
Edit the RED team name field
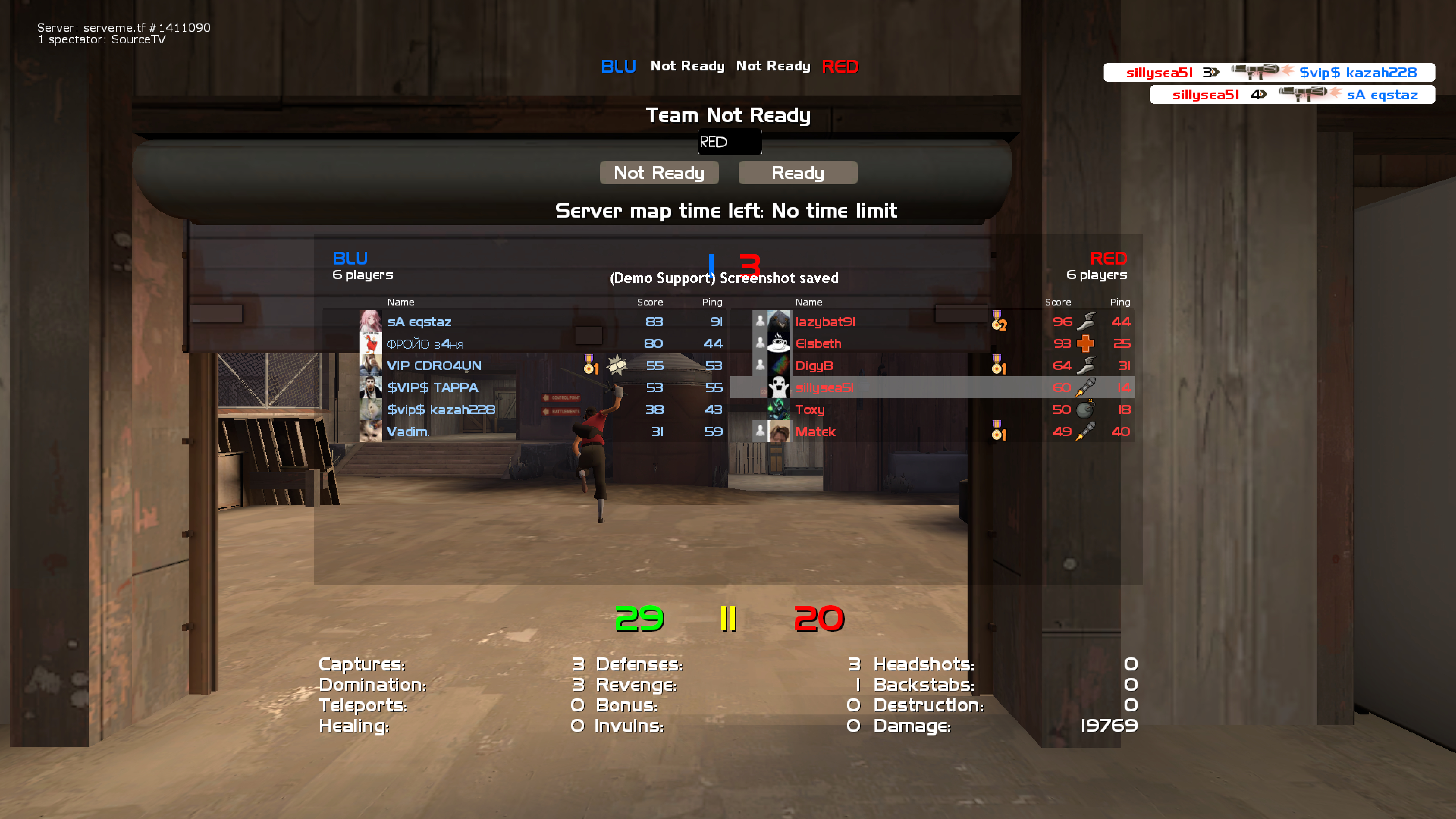coord(729,142)
